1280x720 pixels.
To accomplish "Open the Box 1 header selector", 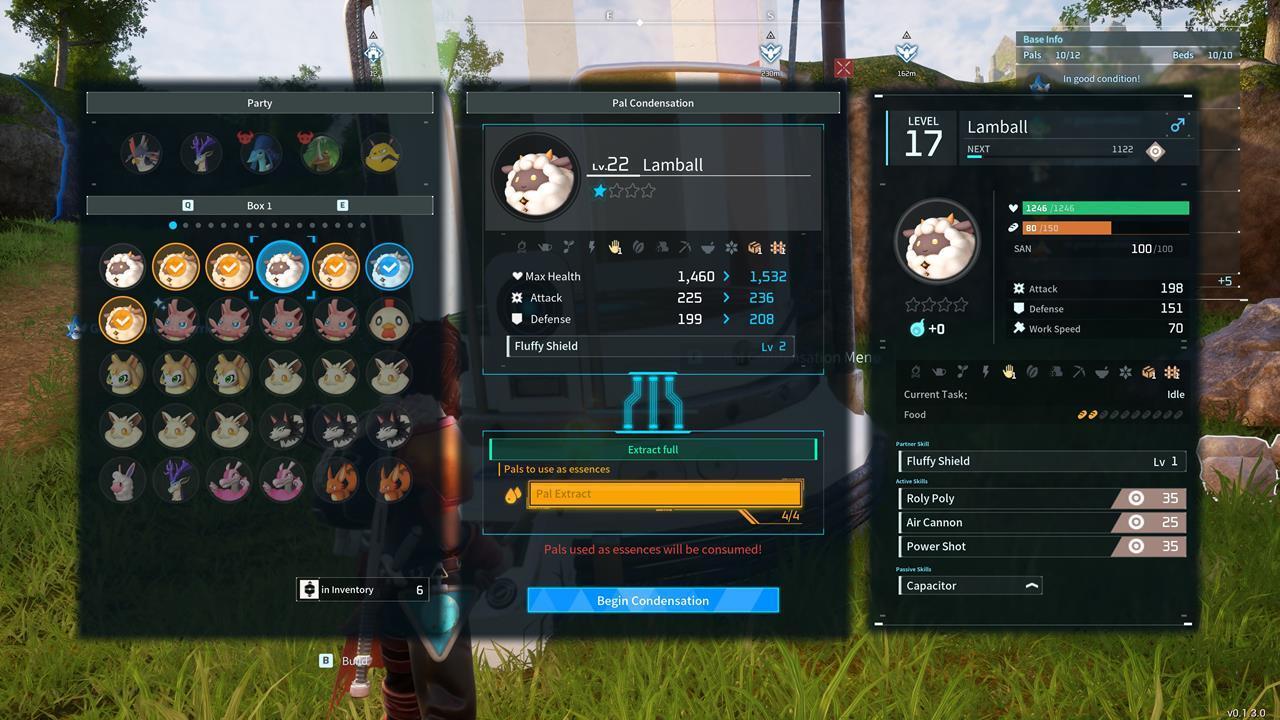I will (259, 205).
